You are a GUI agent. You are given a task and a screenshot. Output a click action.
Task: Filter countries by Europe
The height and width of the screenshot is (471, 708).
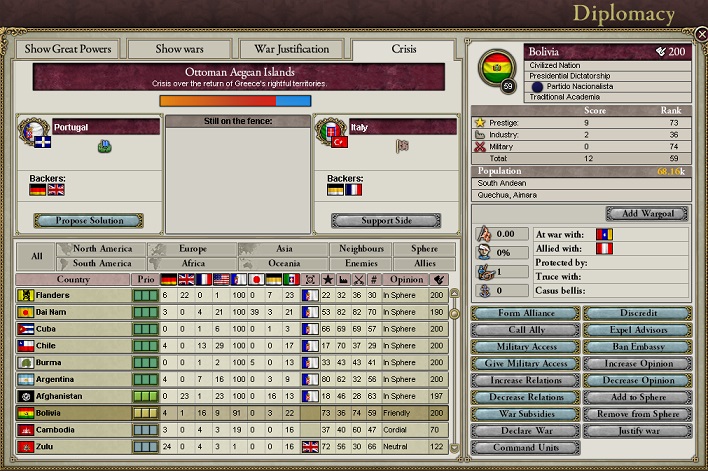pos(193,248)
